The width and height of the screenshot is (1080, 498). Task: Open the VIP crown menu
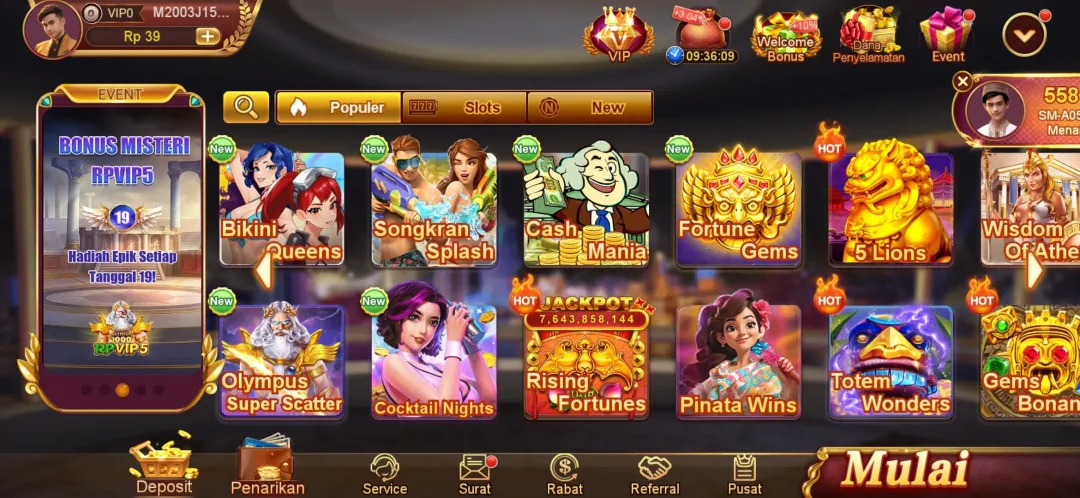click(x=619, y=35)
